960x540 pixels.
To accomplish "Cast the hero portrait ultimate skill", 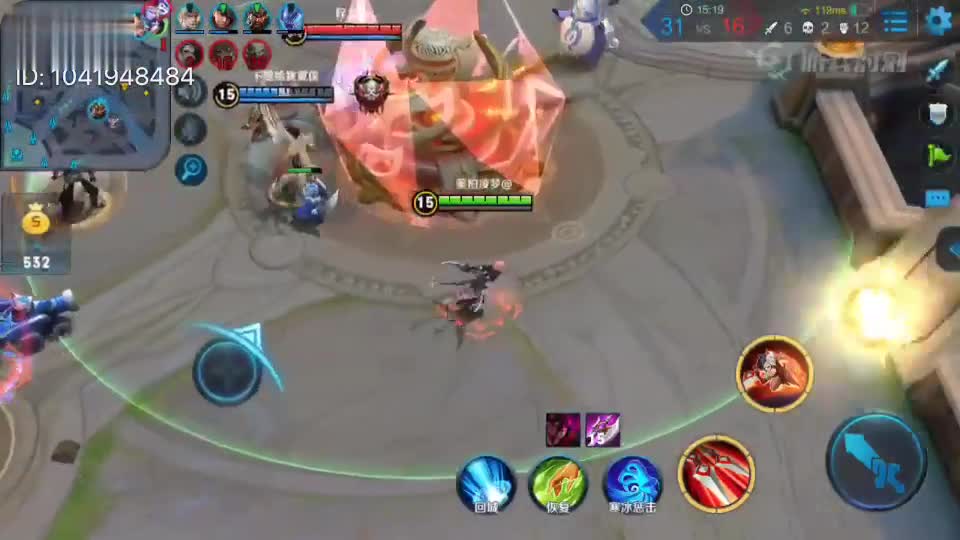I will pos(775,374).
